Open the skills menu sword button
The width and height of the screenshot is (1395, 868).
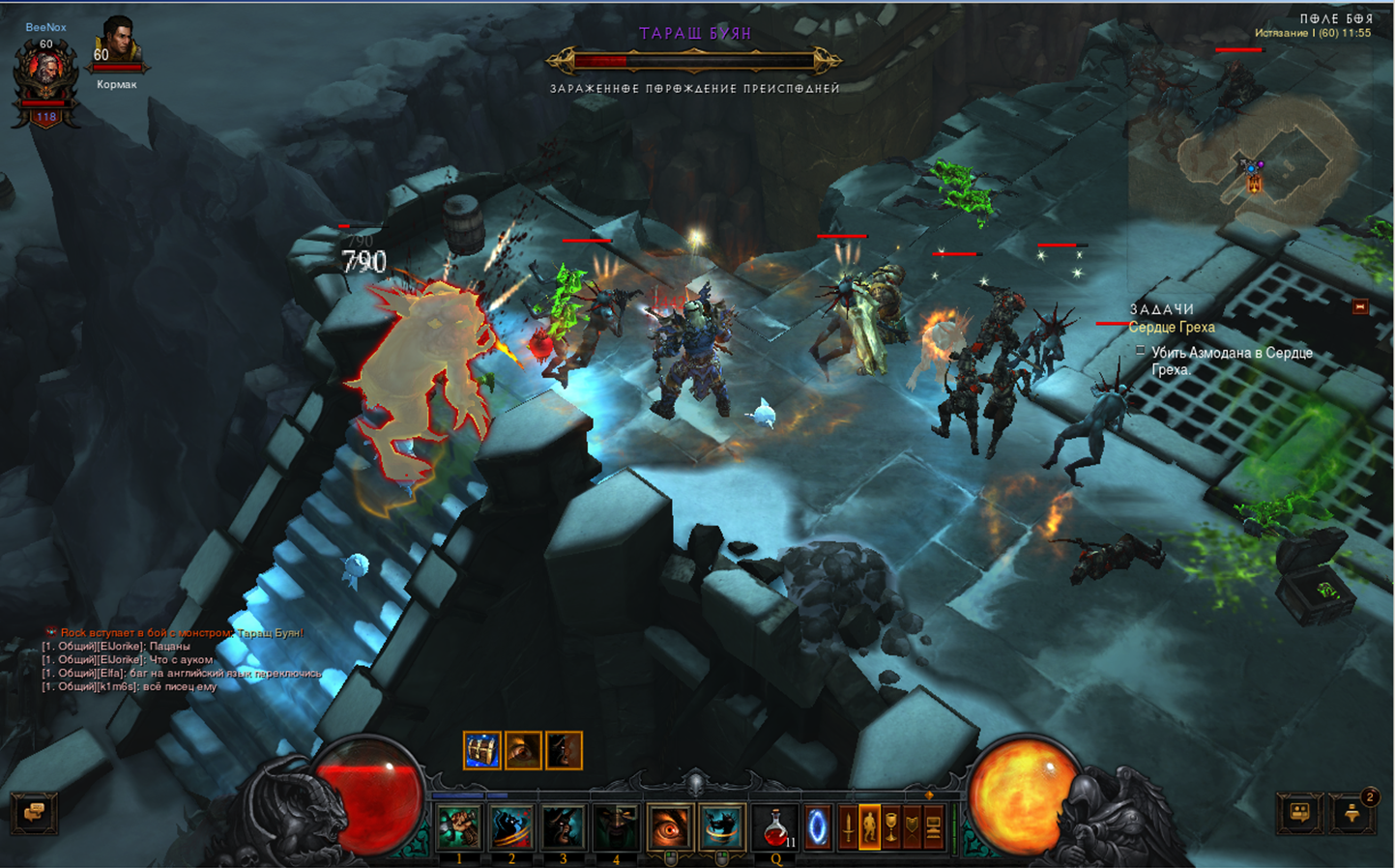click(848, 827)
